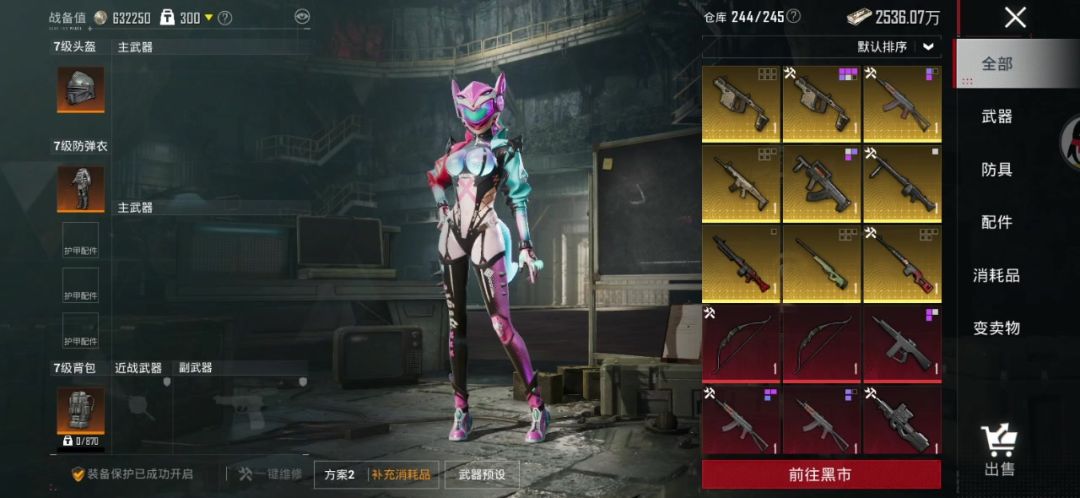1080x498 pixels.
Task: Choose the 方案2 loadout button
Action: coord(340,474)
